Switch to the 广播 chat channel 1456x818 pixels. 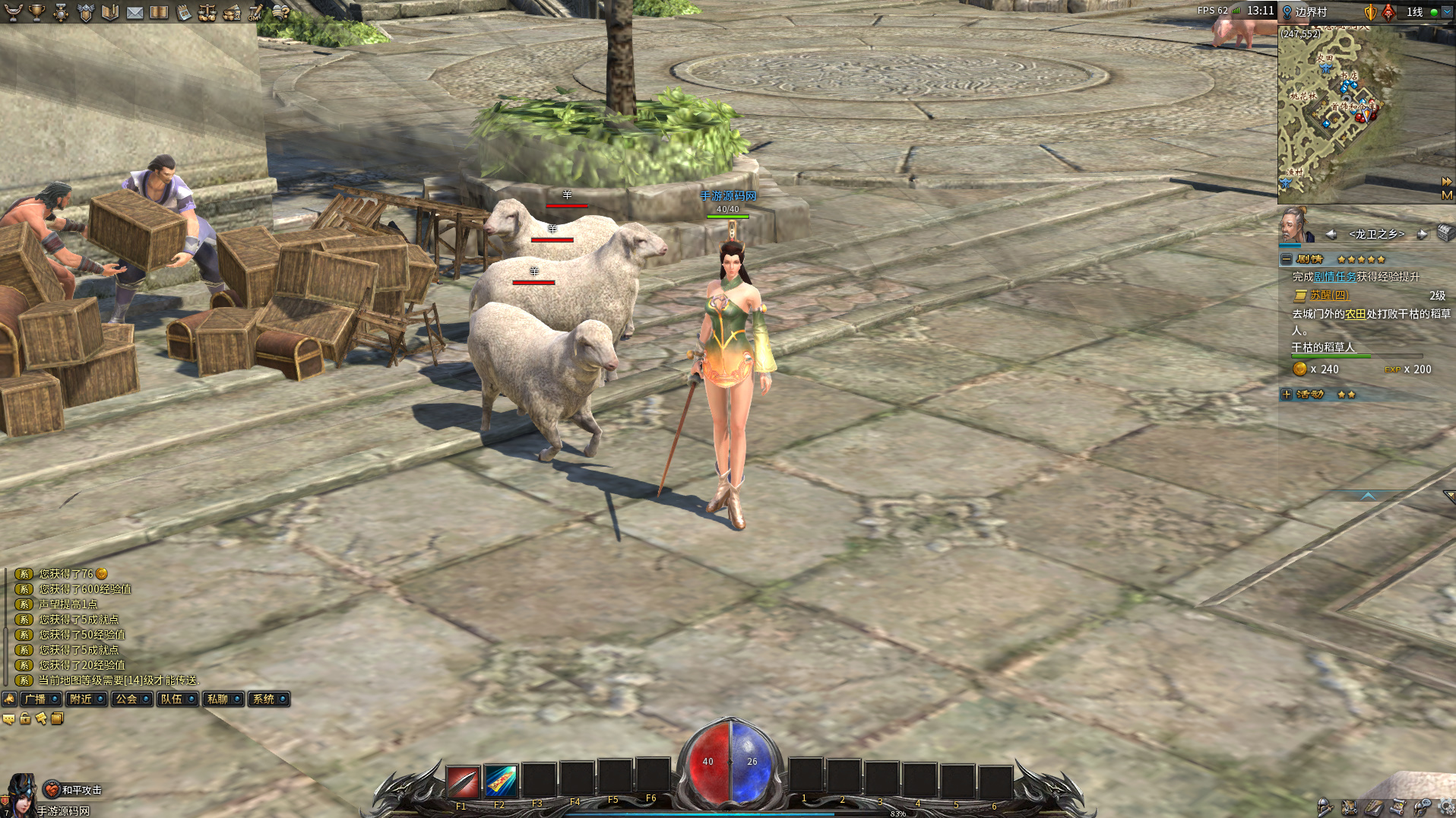40,699
